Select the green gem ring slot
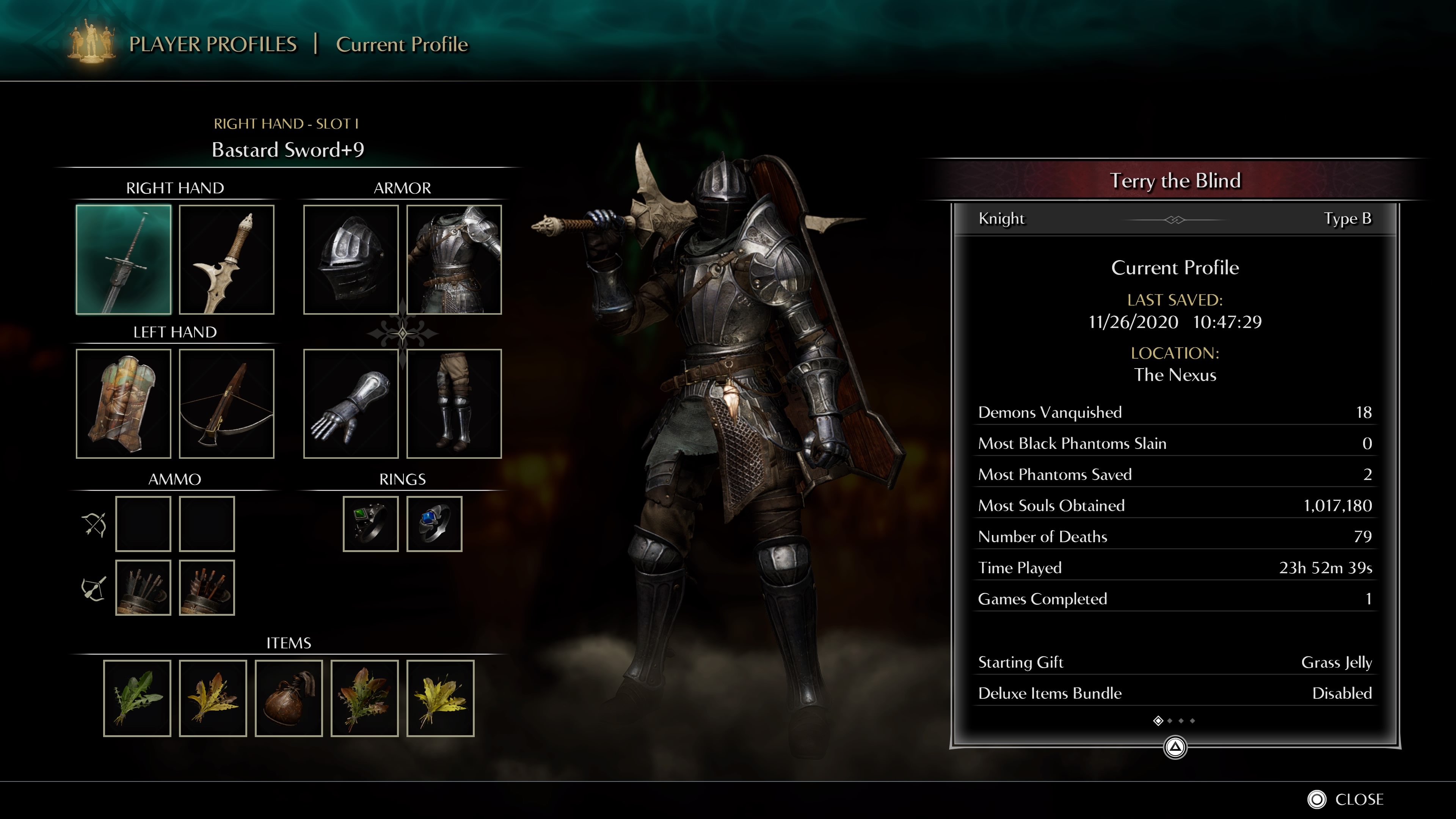1456x819 pixels. [x=370, y=524]
